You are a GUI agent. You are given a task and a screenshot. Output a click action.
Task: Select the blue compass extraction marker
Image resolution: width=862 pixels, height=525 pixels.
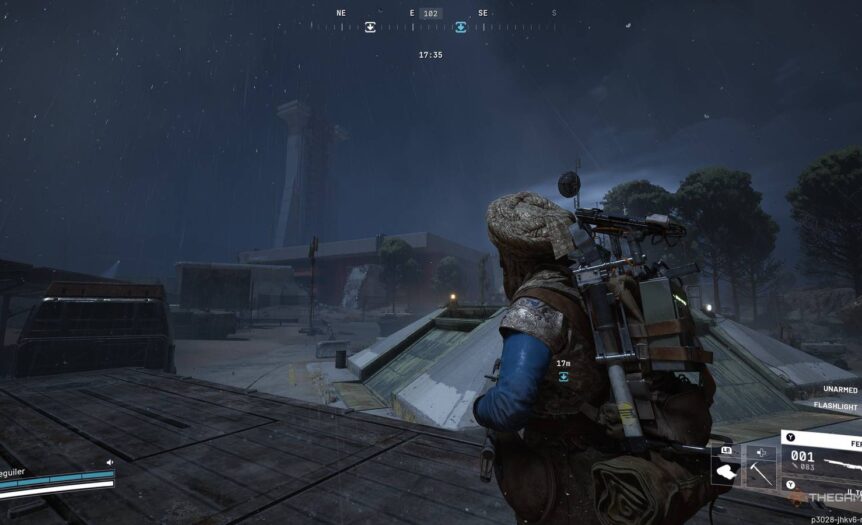click(460, 27)
